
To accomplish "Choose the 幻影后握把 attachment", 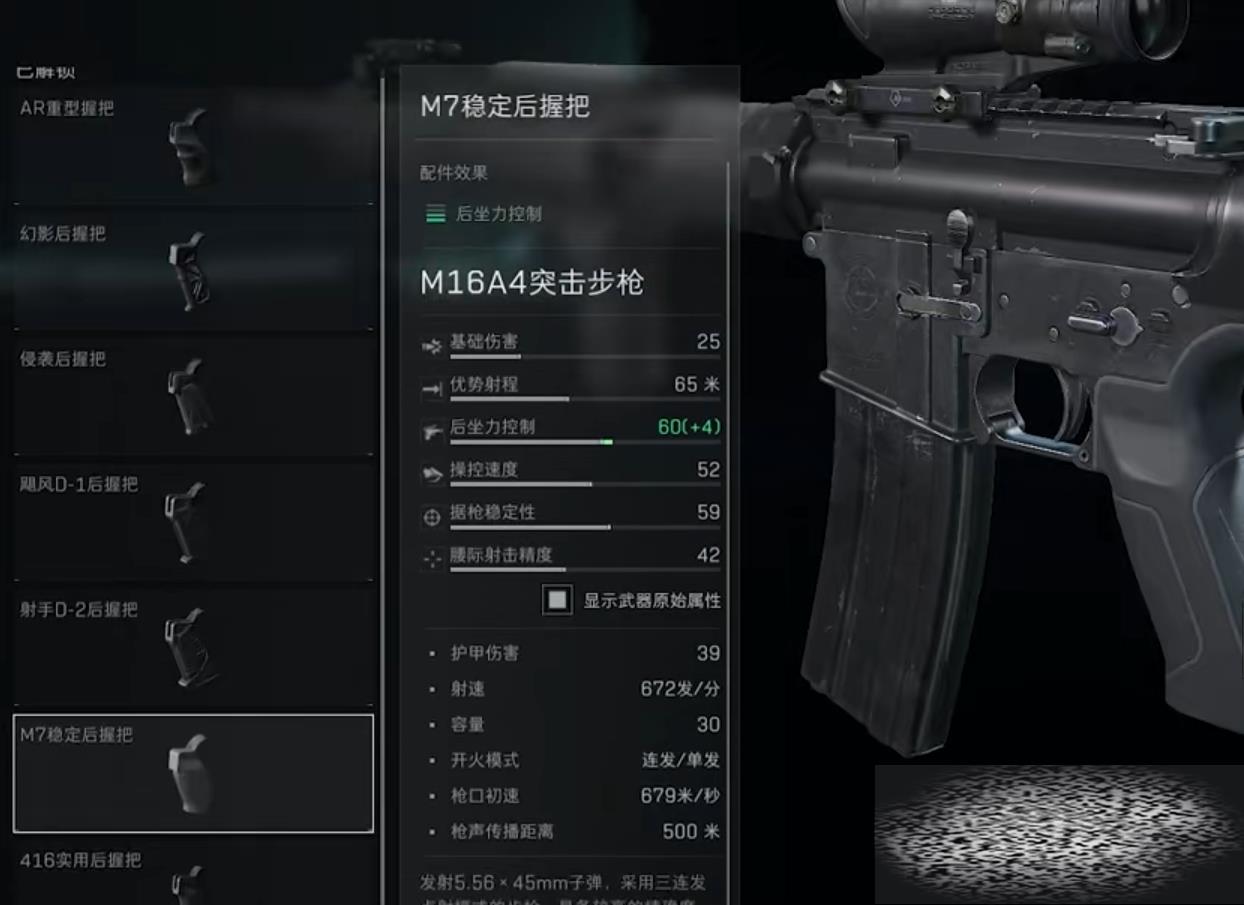I will click(193, 271).
